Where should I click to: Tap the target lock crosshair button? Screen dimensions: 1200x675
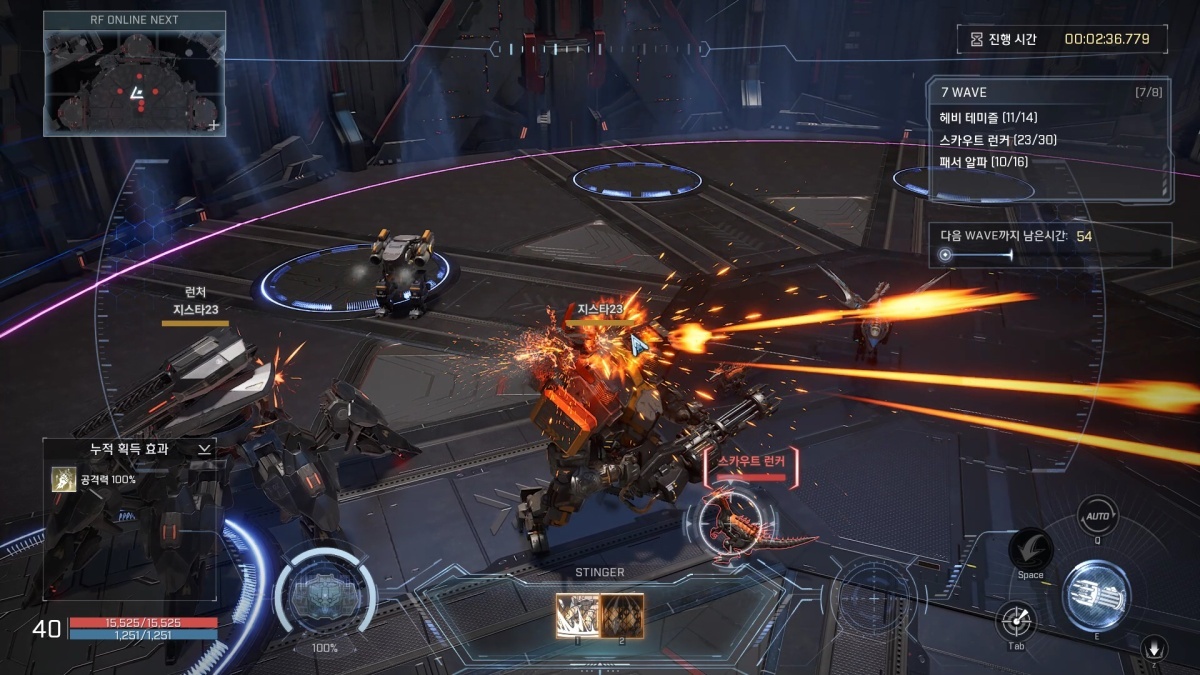1016,624
